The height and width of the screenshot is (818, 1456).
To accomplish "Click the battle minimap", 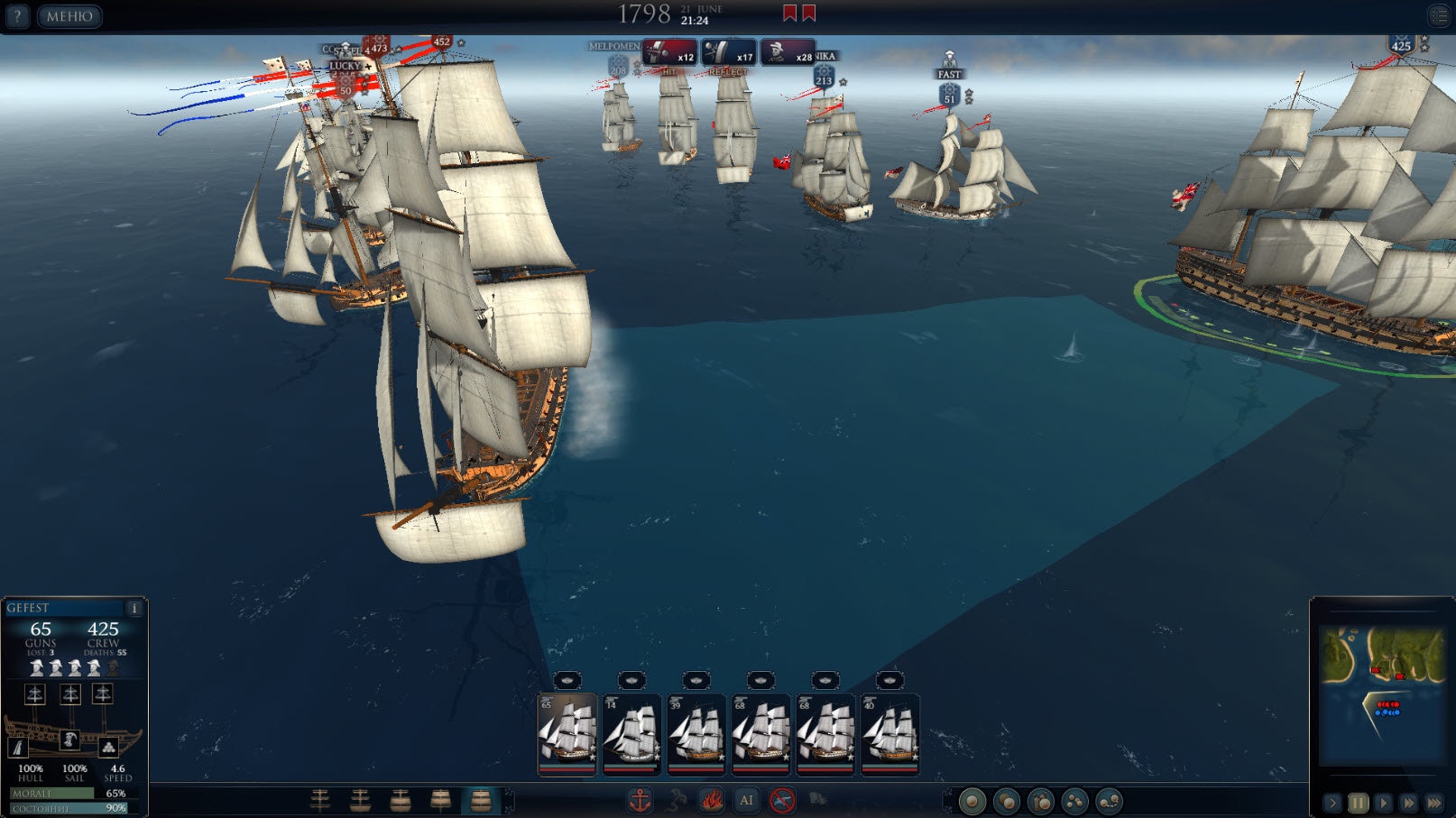I will pyautogui.click(x=1381, y=692).
